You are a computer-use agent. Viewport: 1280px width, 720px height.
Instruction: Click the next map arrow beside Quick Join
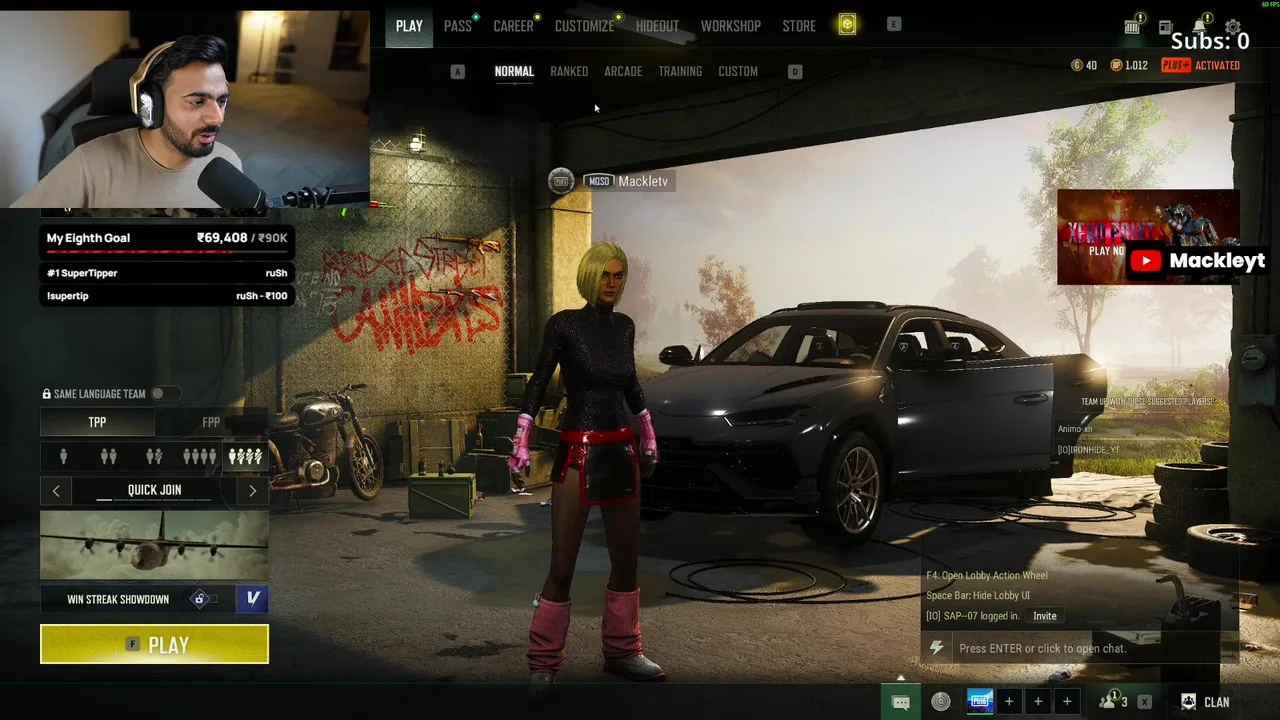252,491
